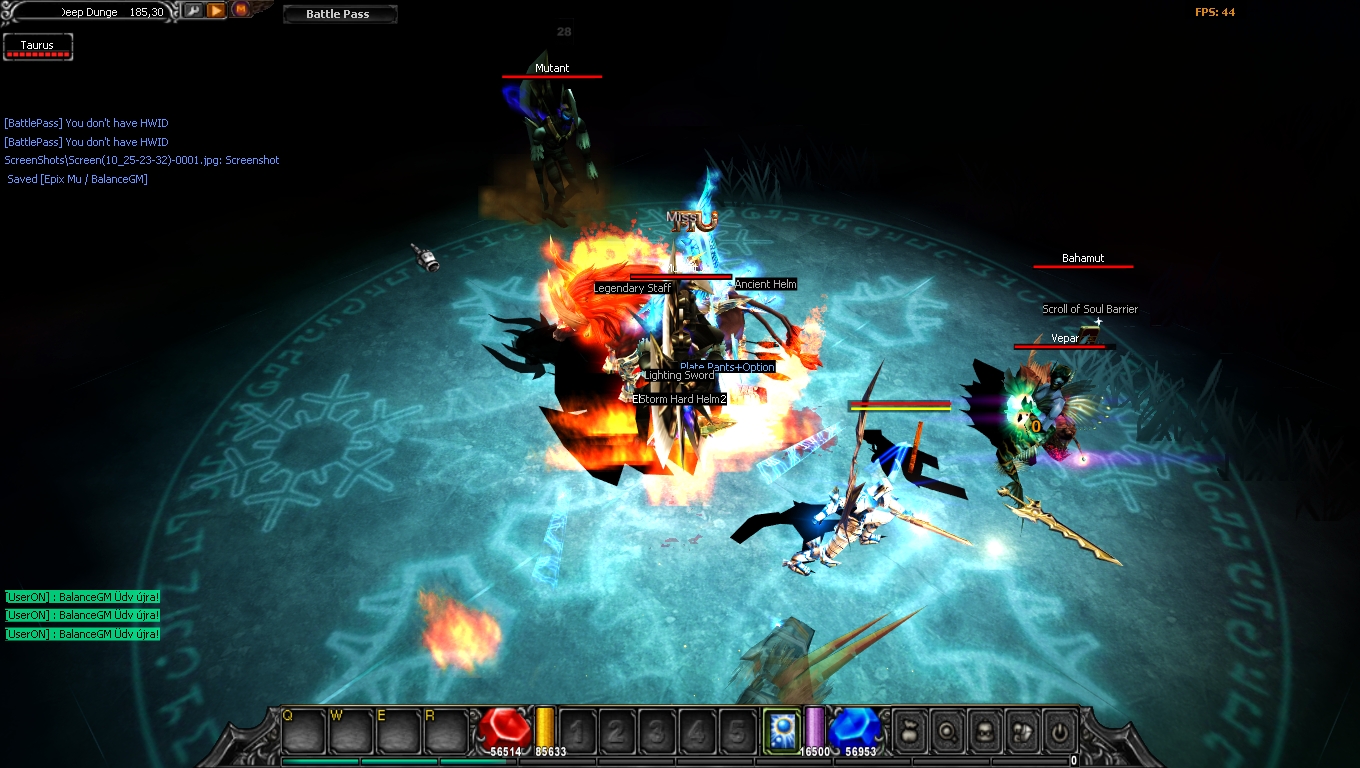This screenshot has width=1360, height=768.
Task: Click the magnifier search button
Action: click(946, 732)
